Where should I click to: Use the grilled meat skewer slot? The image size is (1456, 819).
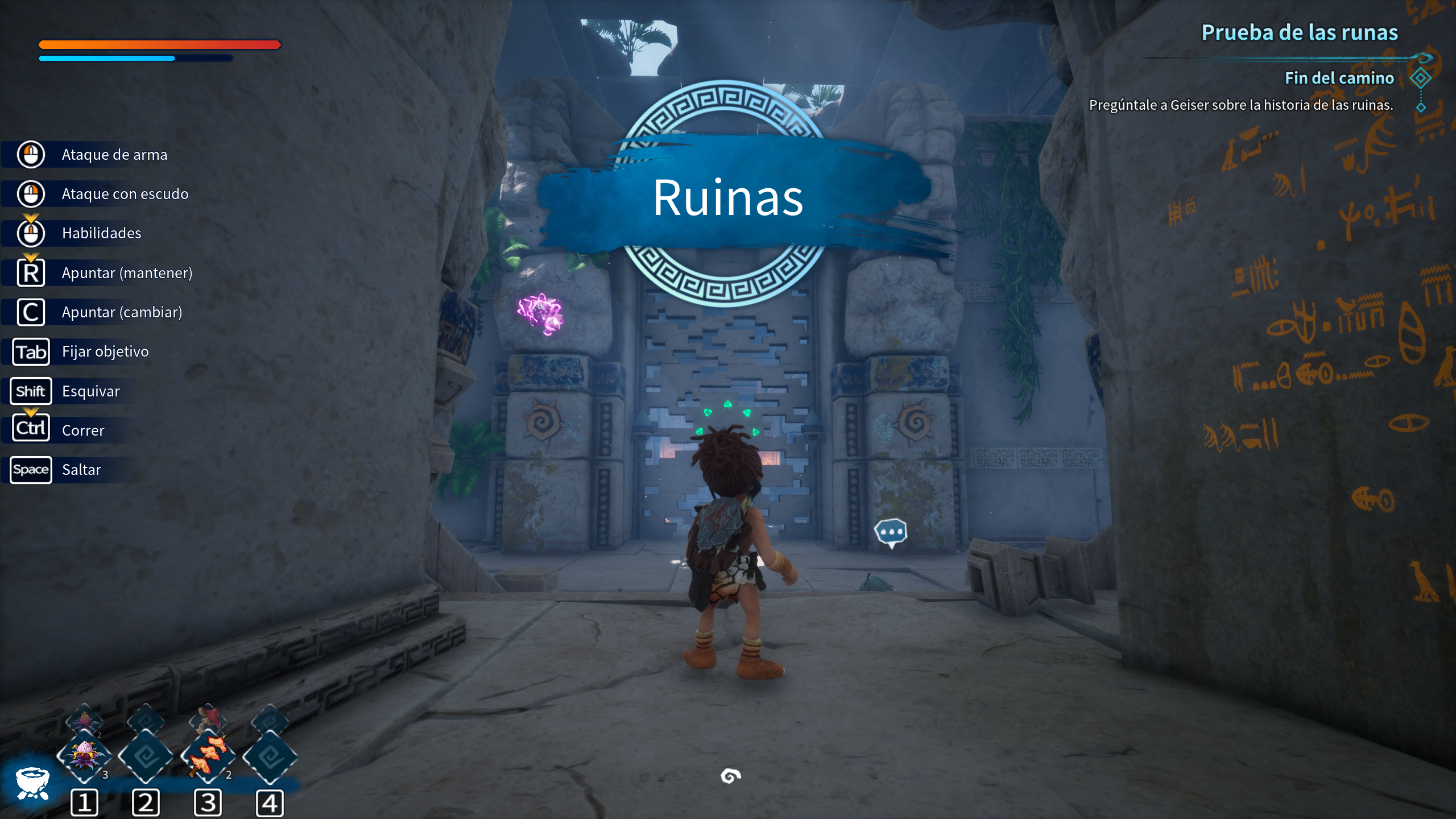[208, 756]
